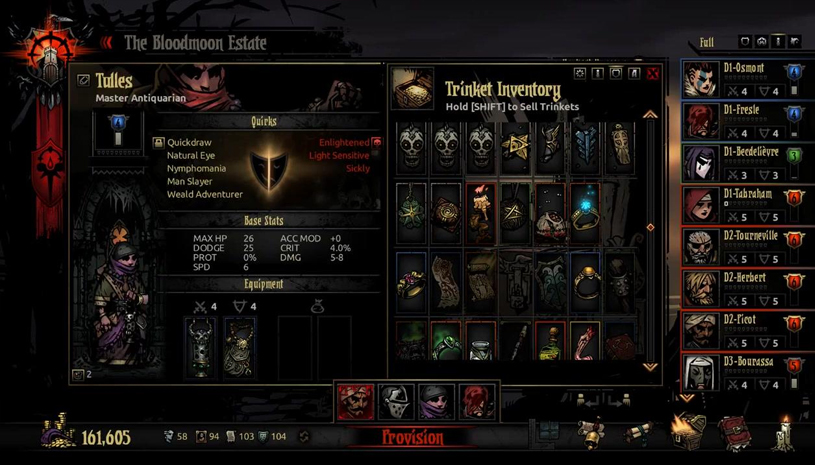Select the purple-masked Antiquarian party portrait
815x465 pixels.
click(437, 401)
